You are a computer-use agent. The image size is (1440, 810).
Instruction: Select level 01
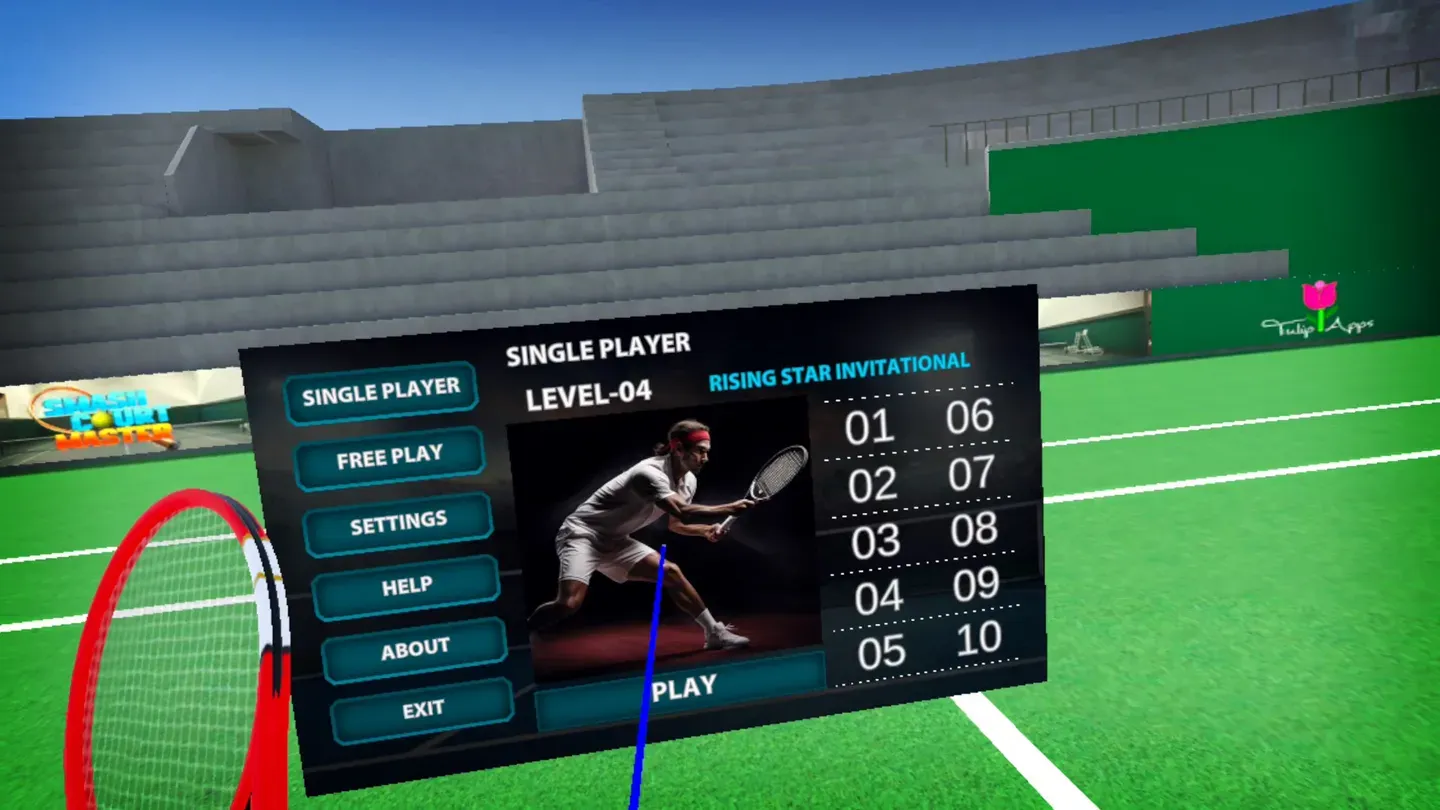pos(869,428)
